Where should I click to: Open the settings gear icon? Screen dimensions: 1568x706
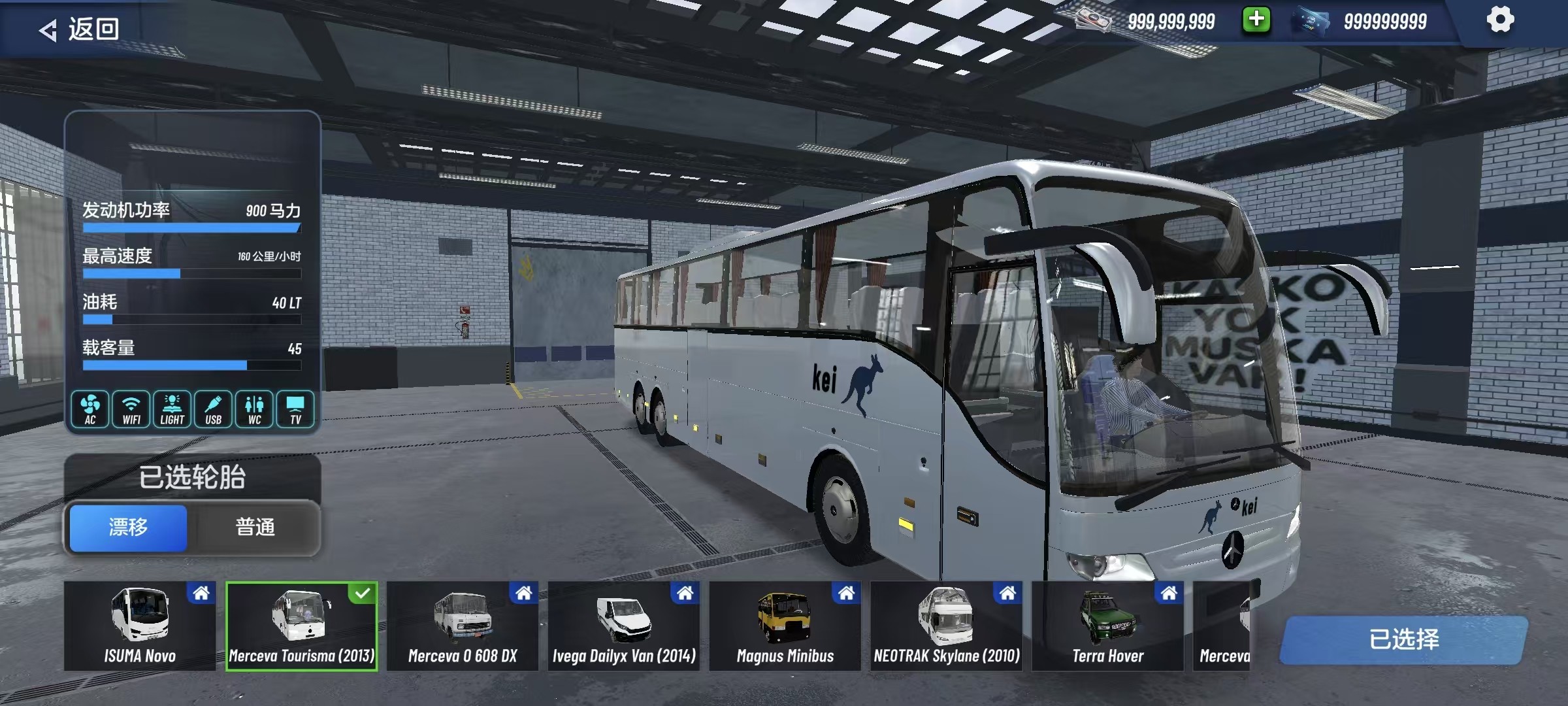(1500, 20)
